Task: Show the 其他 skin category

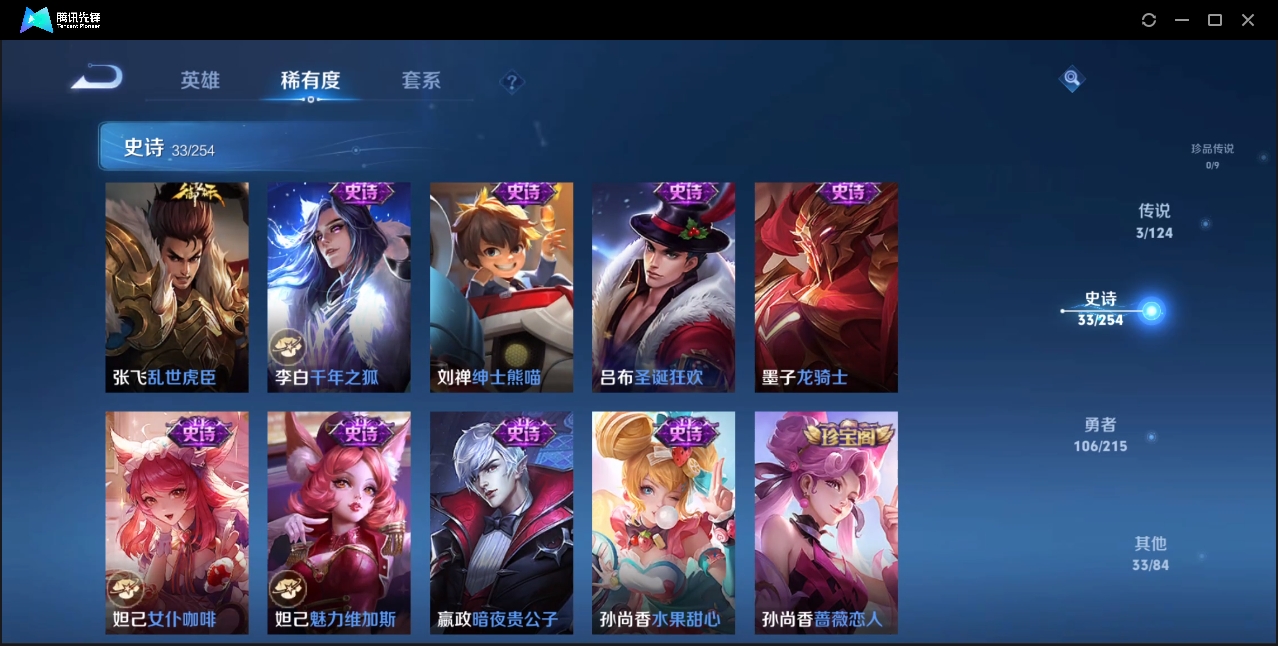Action: tap(1150, 553)
